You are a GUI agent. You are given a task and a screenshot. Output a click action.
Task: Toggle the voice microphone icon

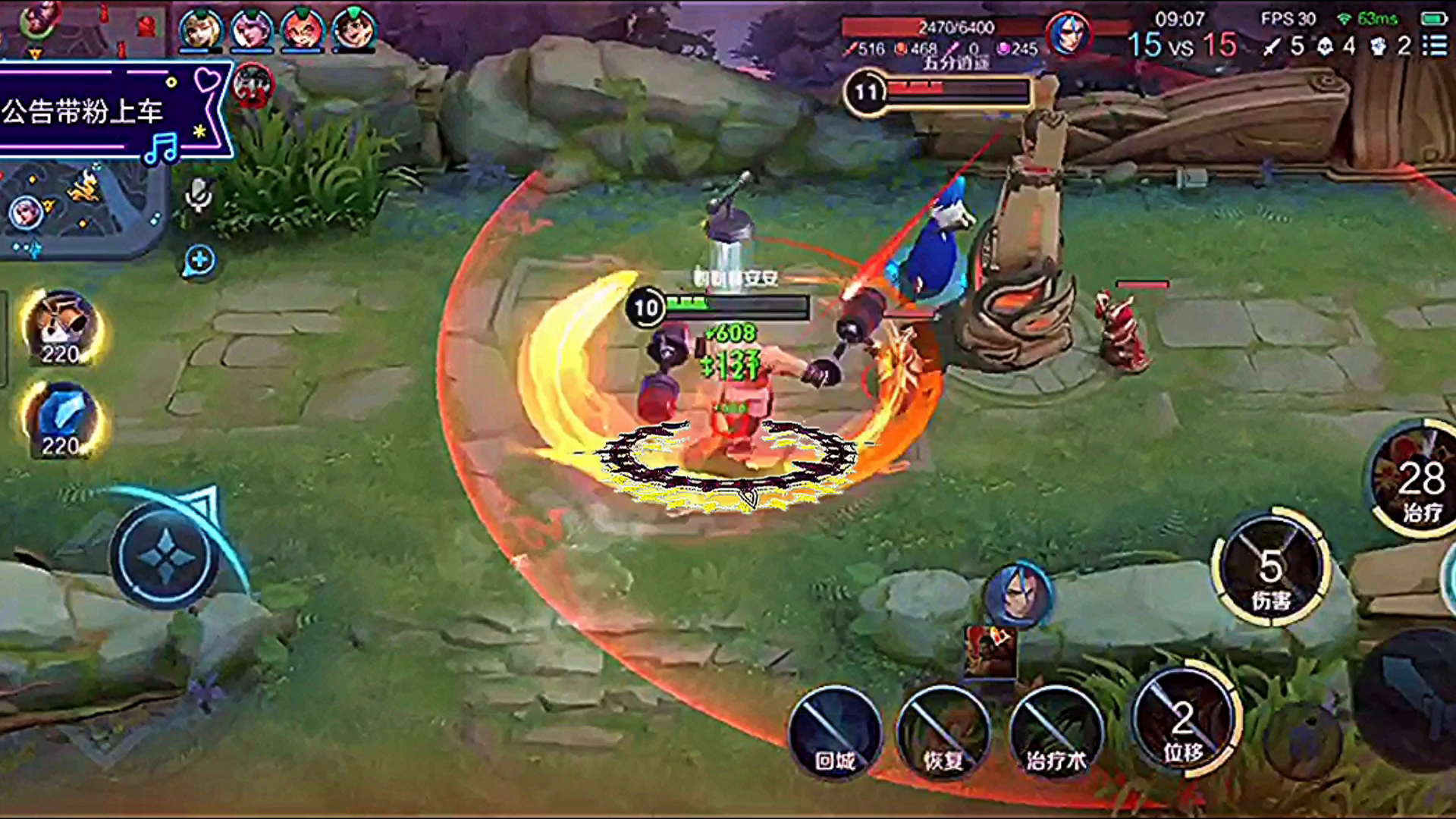coord(199,195)
